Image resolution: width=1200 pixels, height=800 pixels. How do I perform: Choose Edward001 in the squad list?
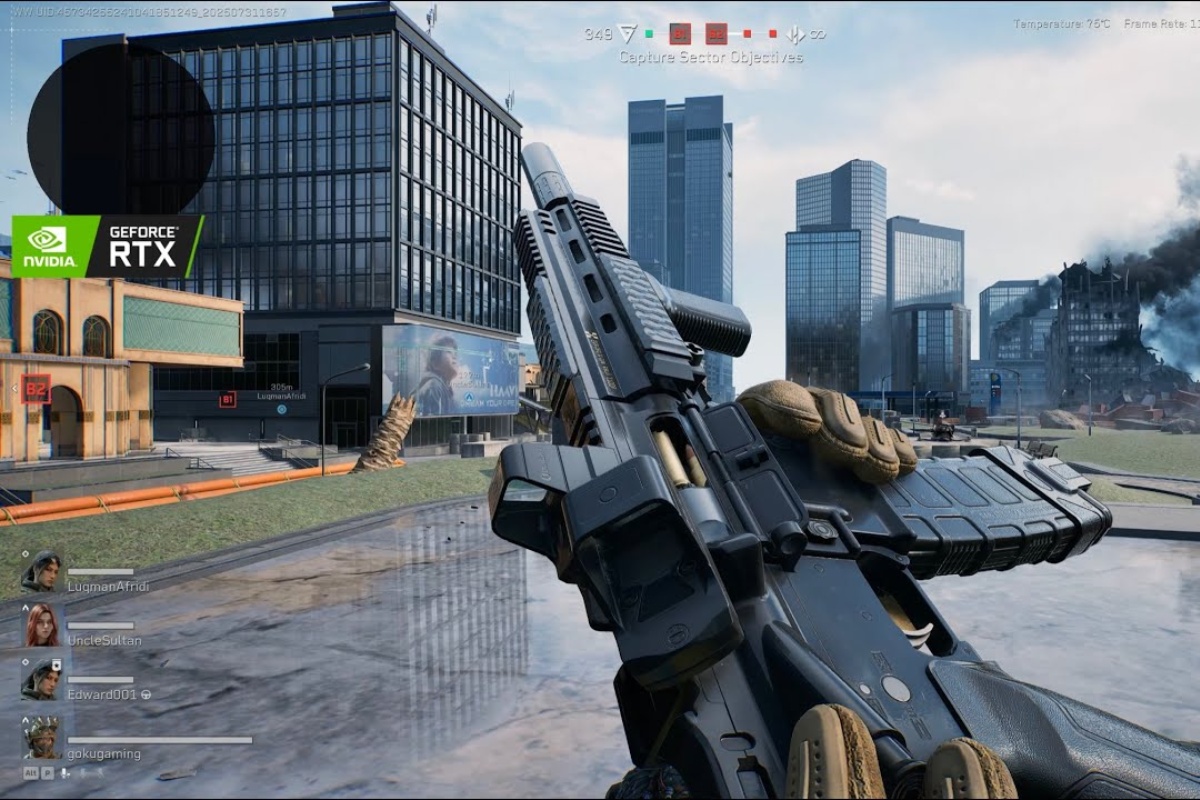click(x=101, y=694)
